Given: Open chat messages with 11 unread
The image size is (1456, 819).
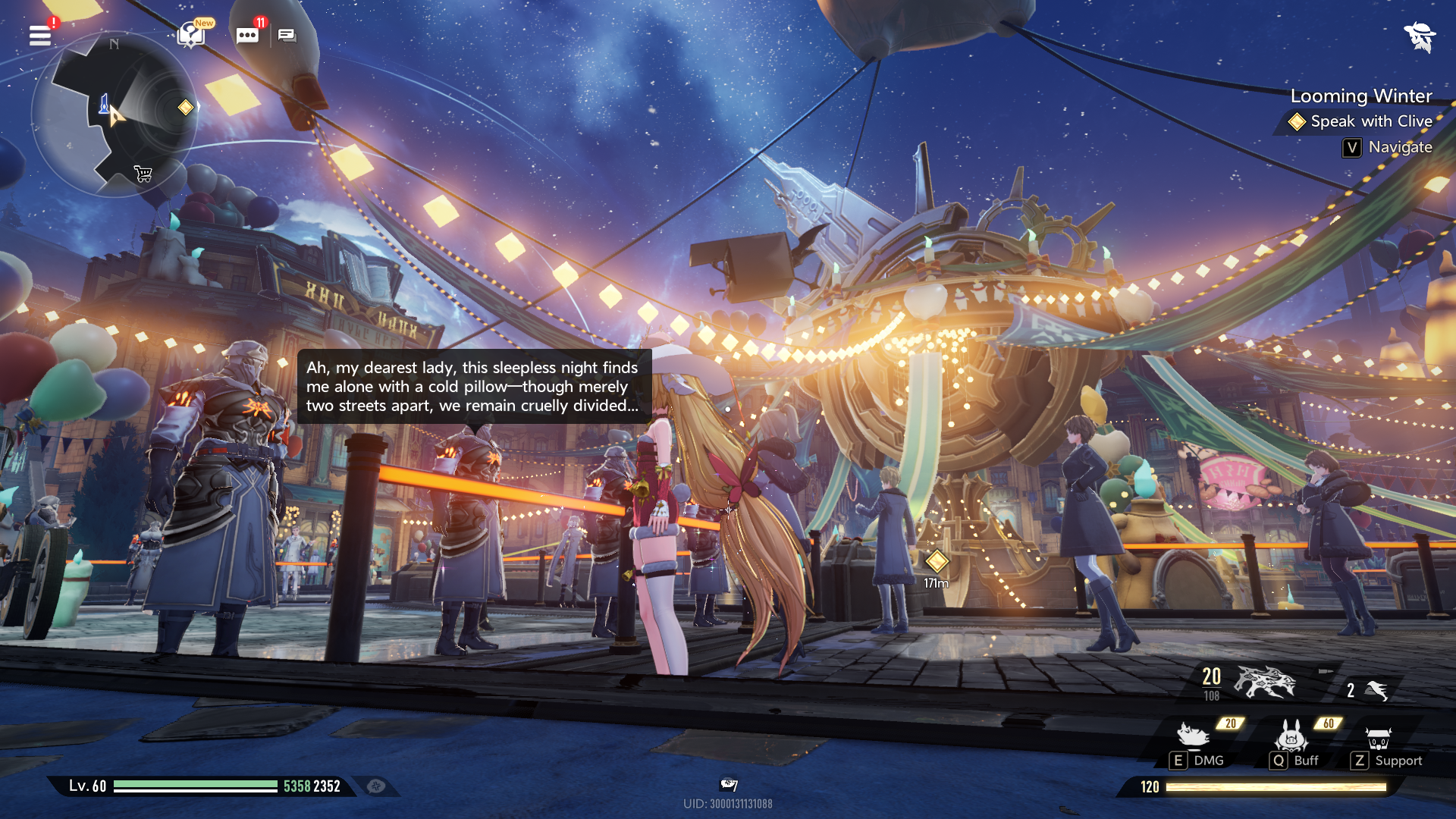Looking at the screenshot, I should point(247,35).
